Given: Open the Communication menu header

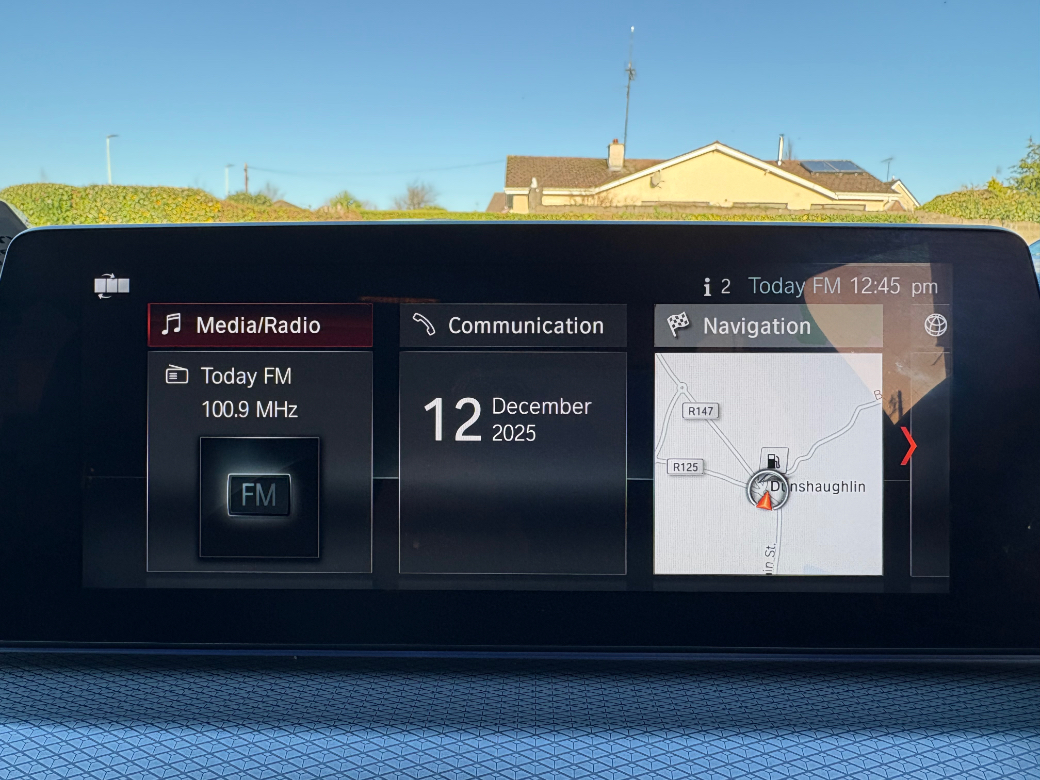Looking at the screenshot, I should click(x=513, y=326).
